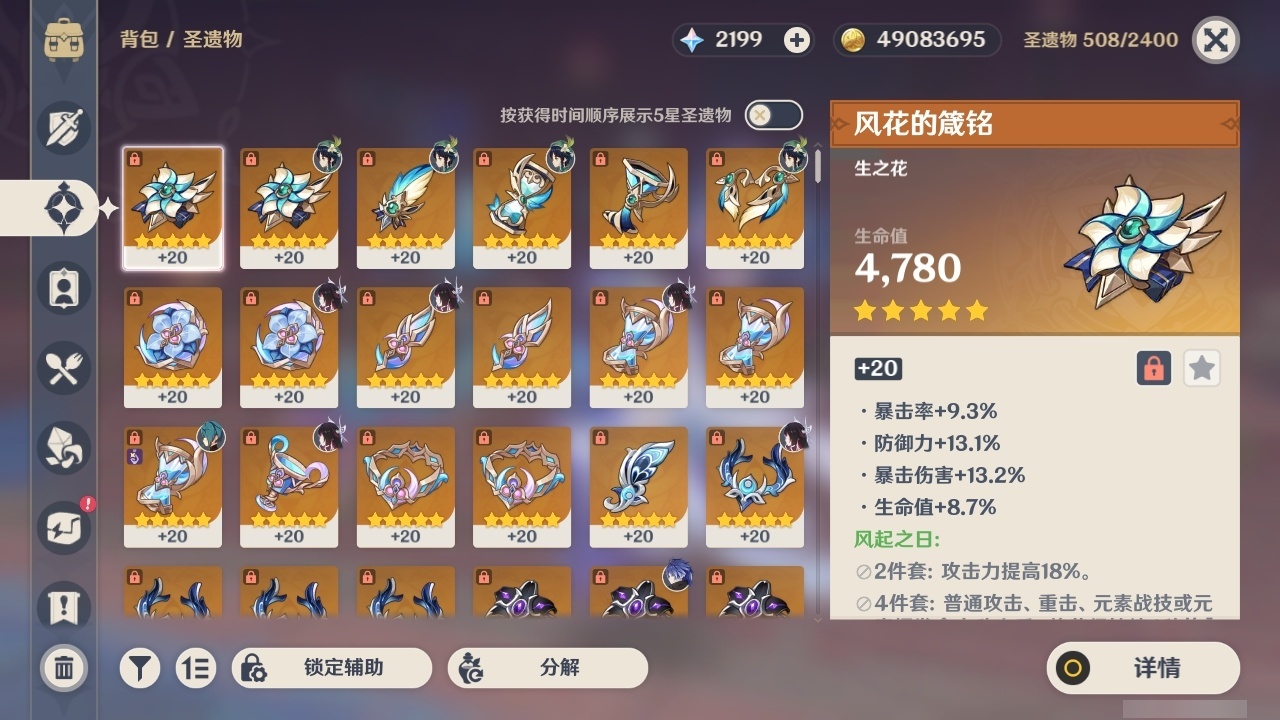The width and height of the screenshot is (1280, 720).
Task: Click the plus icon to purchase Primogems
Action: pos(794,40)
